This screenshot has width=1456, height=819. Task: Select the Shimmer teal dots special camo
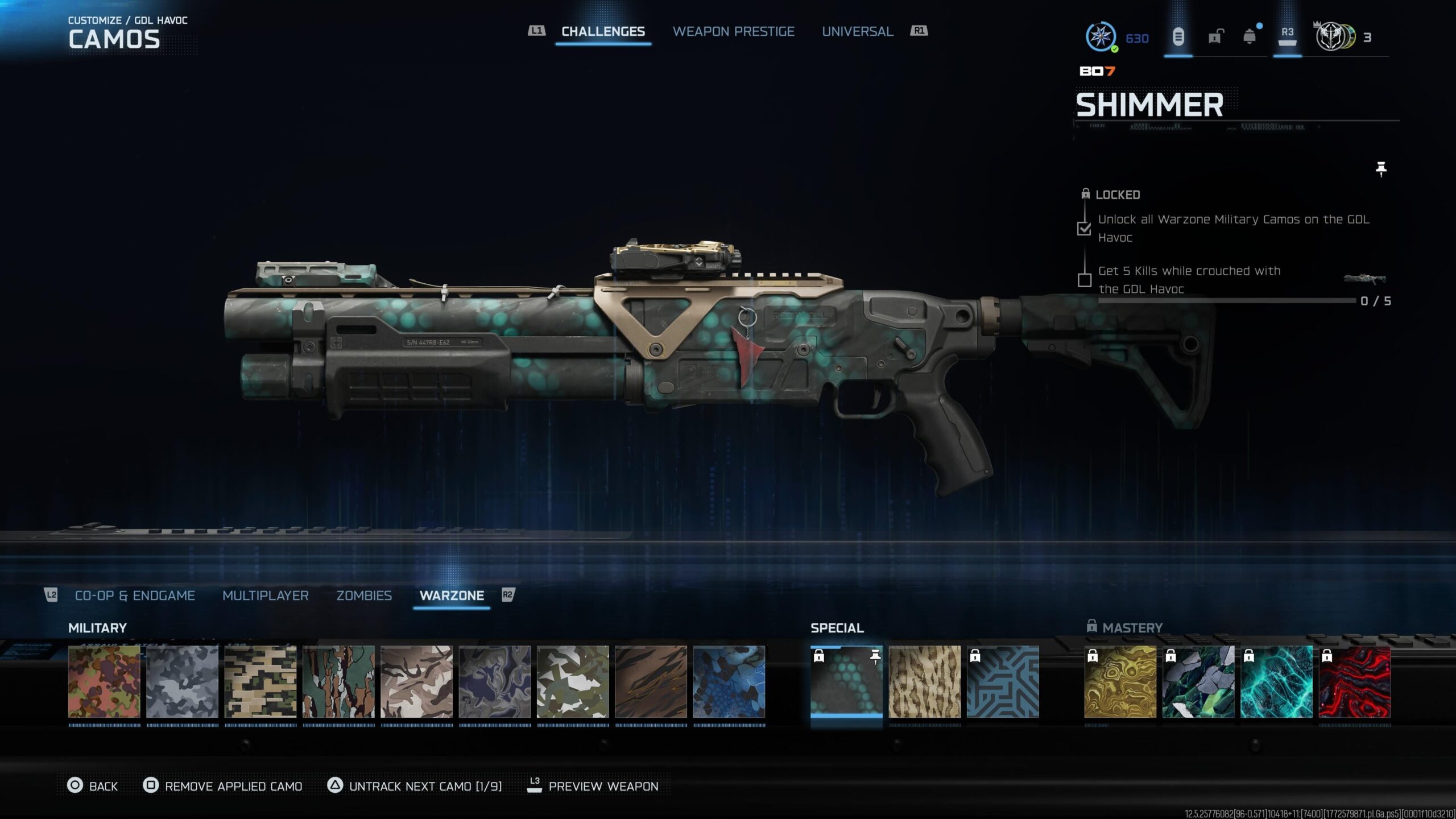coord(846,681)
